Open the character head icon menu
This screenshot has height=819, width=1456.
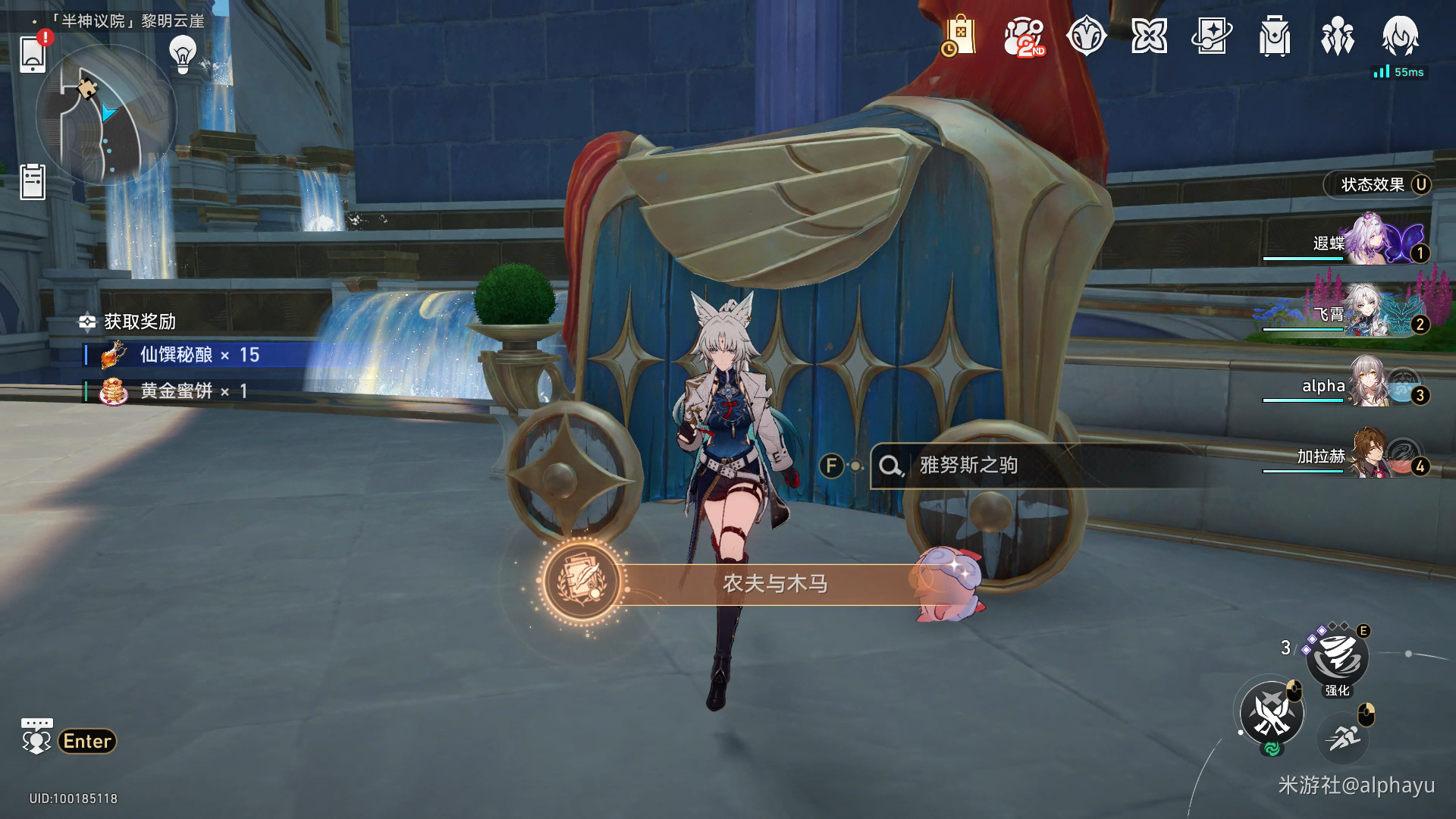1400,36
